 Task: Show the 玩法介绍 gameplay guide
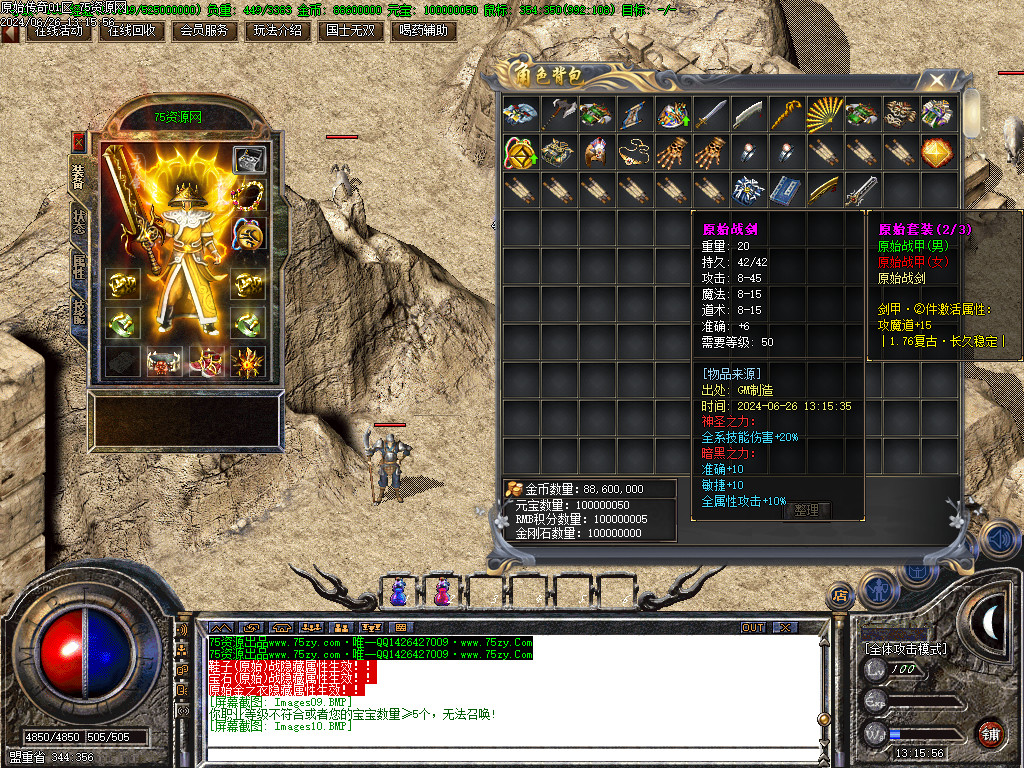coord(277,31)
